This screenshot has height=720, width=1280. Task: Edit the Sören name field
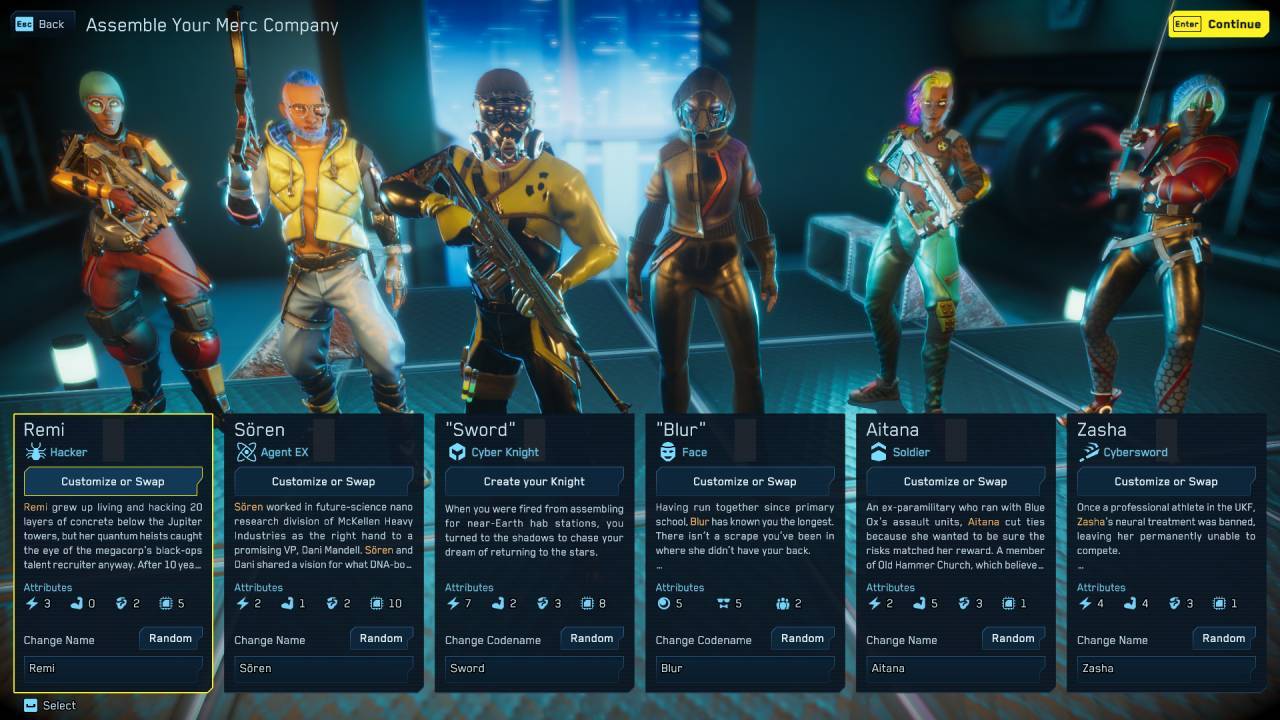point(323,668)
